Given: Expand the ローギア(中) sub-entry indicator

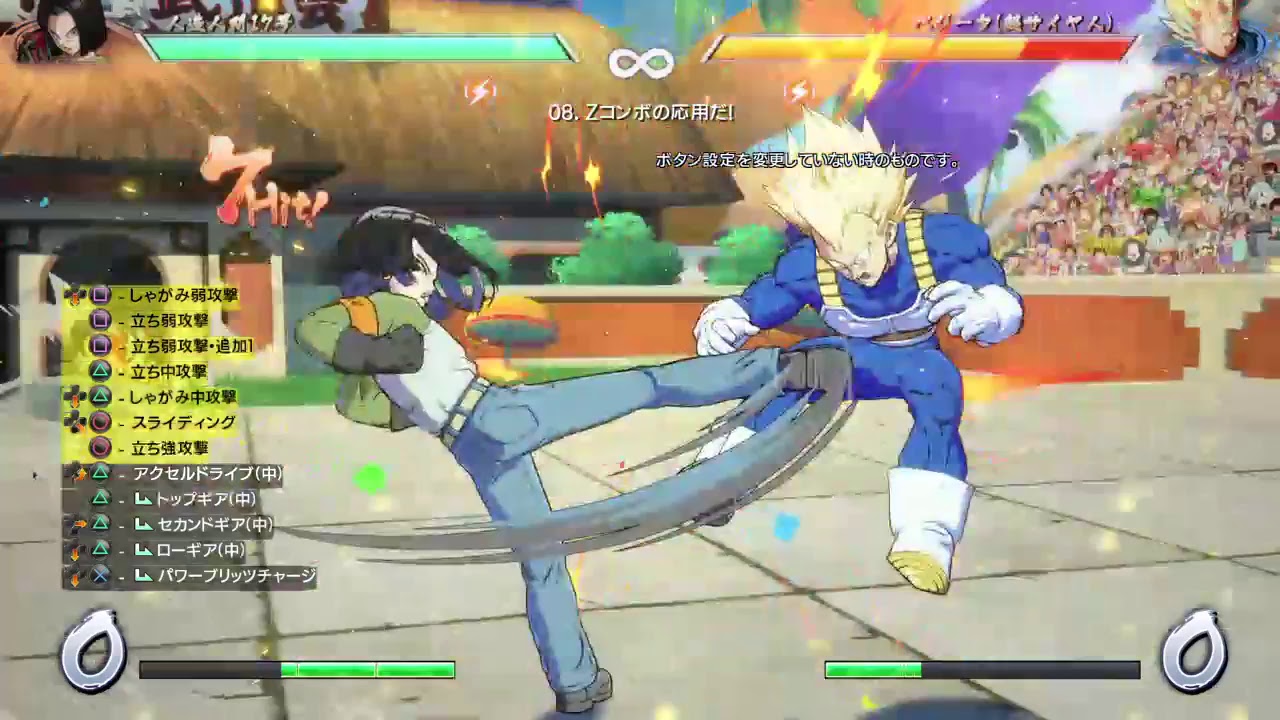Looking at the screenshot, I should point(146,549).
